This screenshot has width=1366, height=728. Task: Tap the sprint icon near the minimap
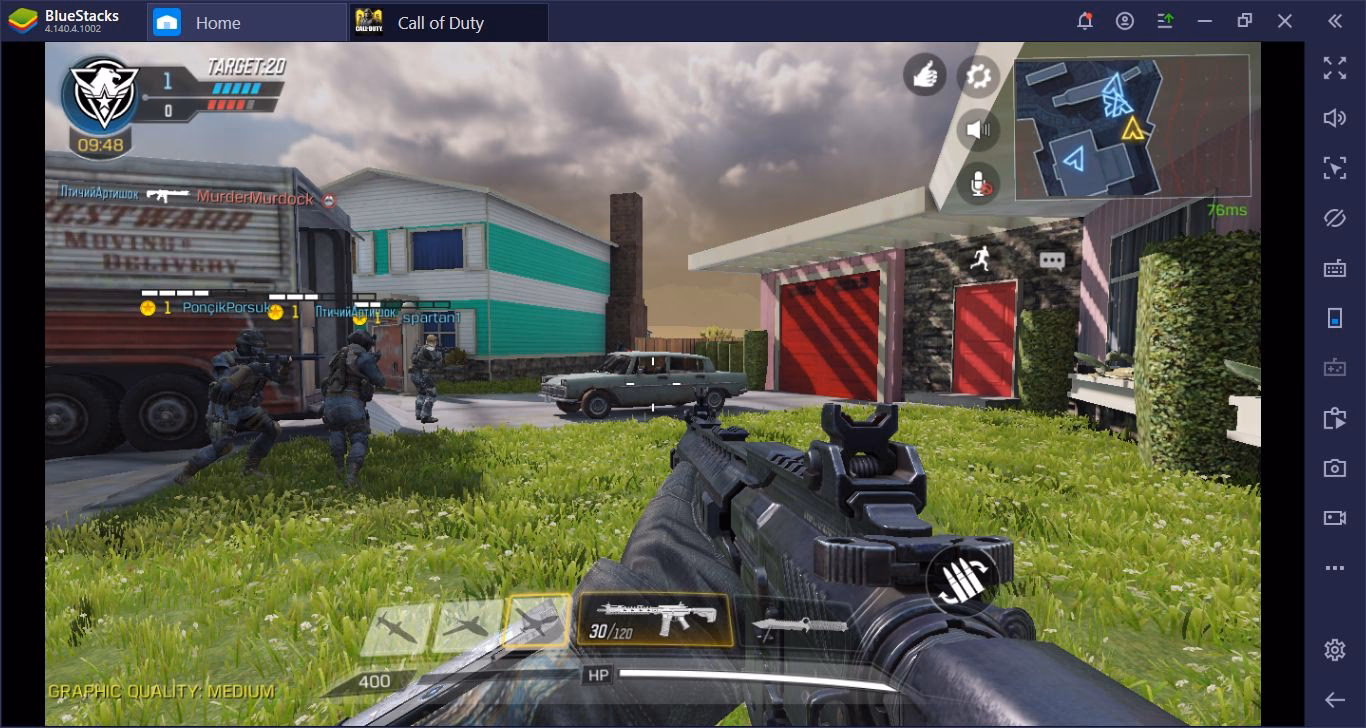[981, 260]
